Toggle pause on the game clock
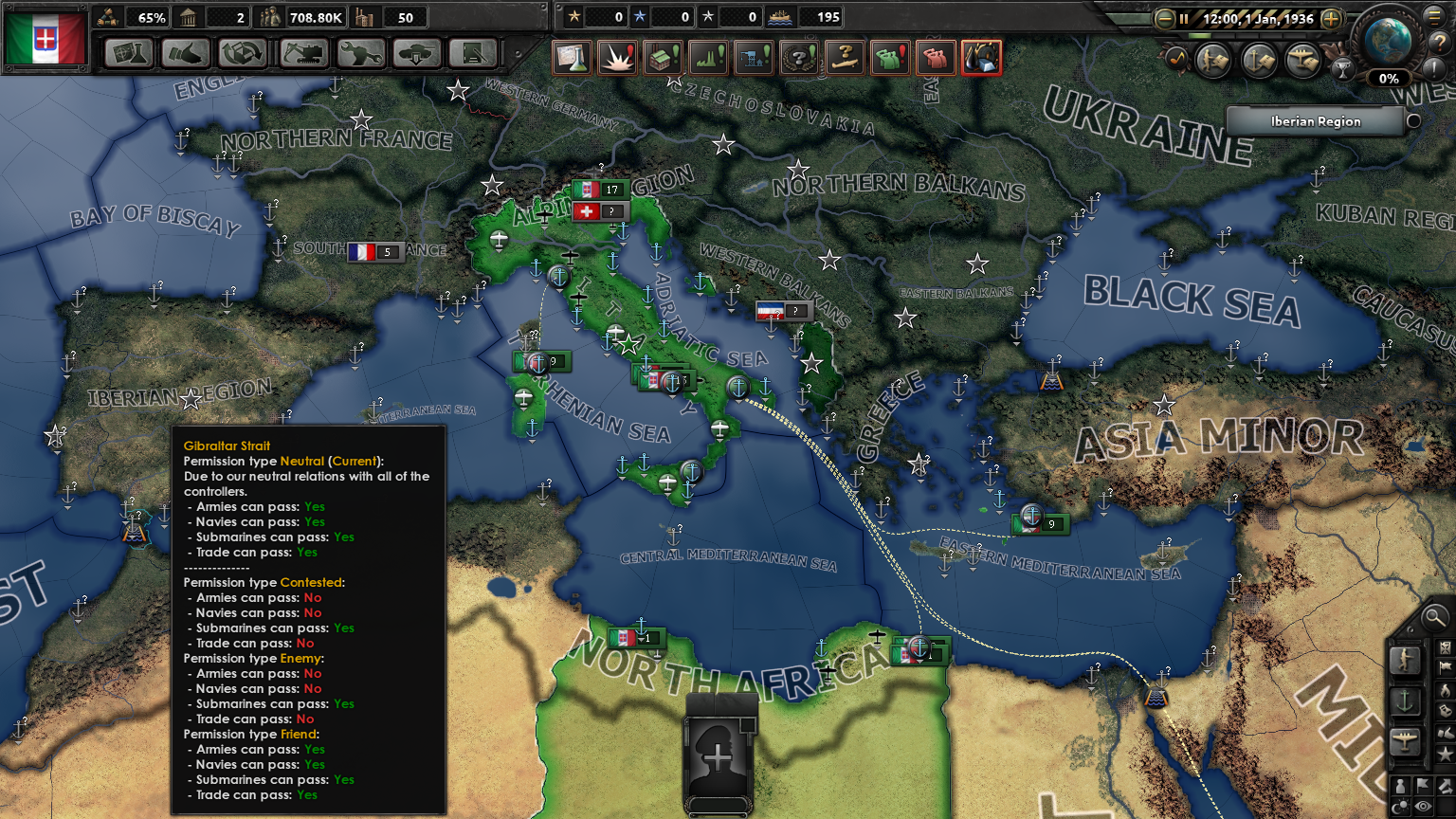This screenshot has height=819, width=1456. [1184, 19]
